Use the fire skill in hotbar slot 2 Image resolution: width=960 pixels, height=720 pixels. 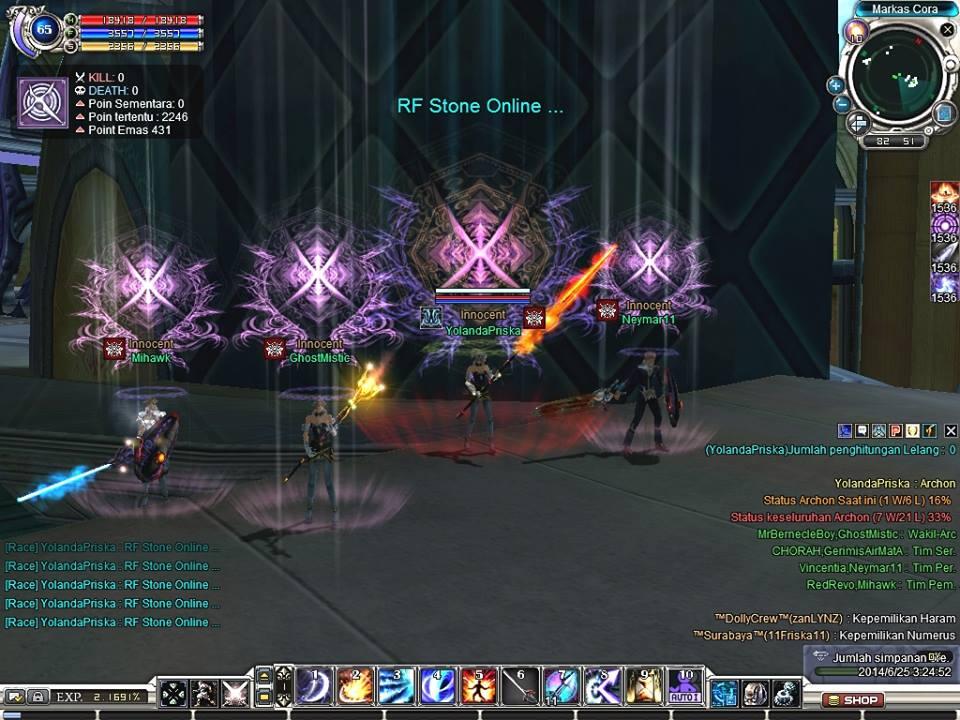356,688
